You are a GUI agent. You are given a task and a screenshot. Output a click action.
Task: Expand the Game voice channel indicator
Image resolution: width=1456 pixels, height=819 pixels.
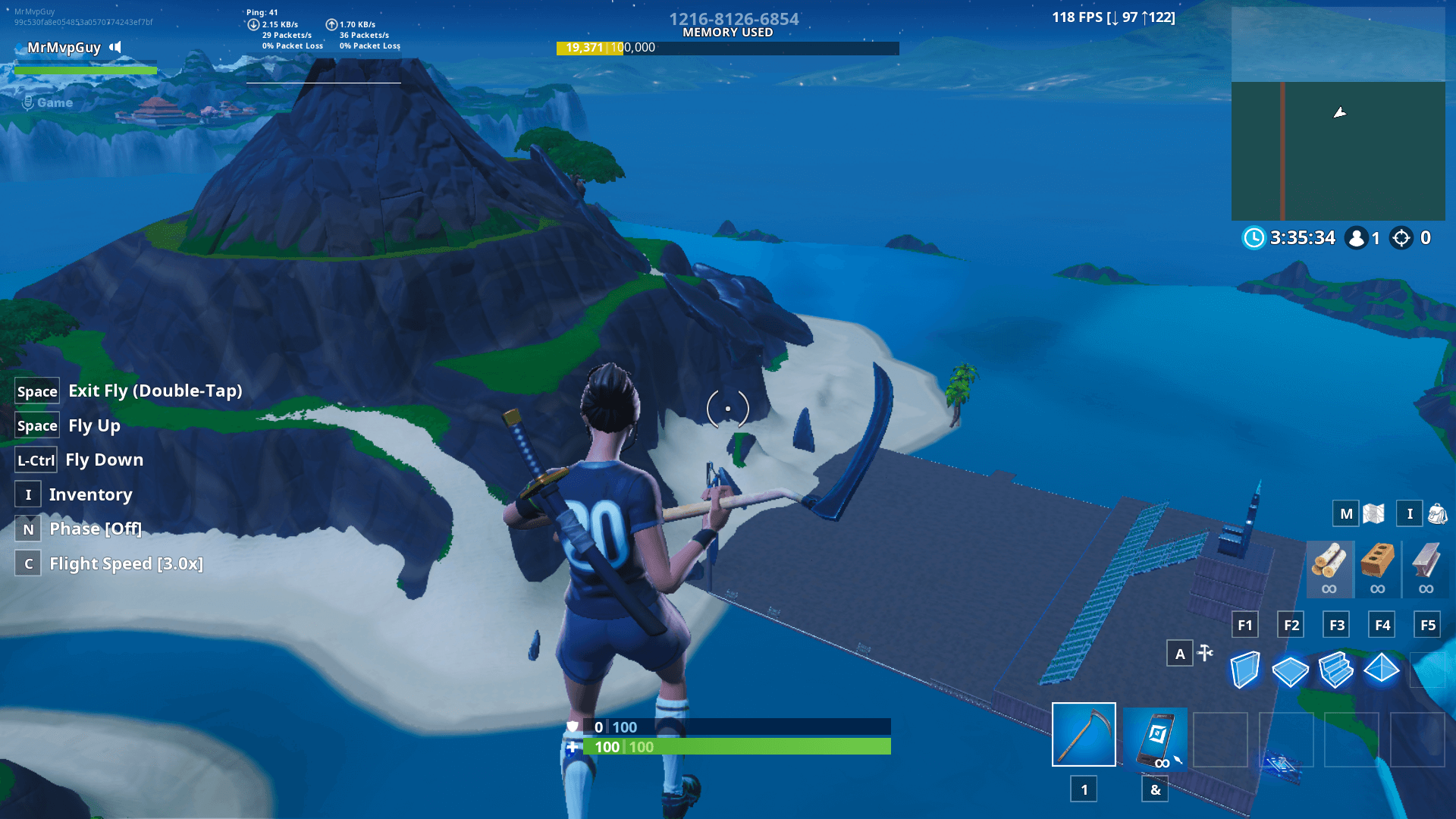[x=45, y=102]
